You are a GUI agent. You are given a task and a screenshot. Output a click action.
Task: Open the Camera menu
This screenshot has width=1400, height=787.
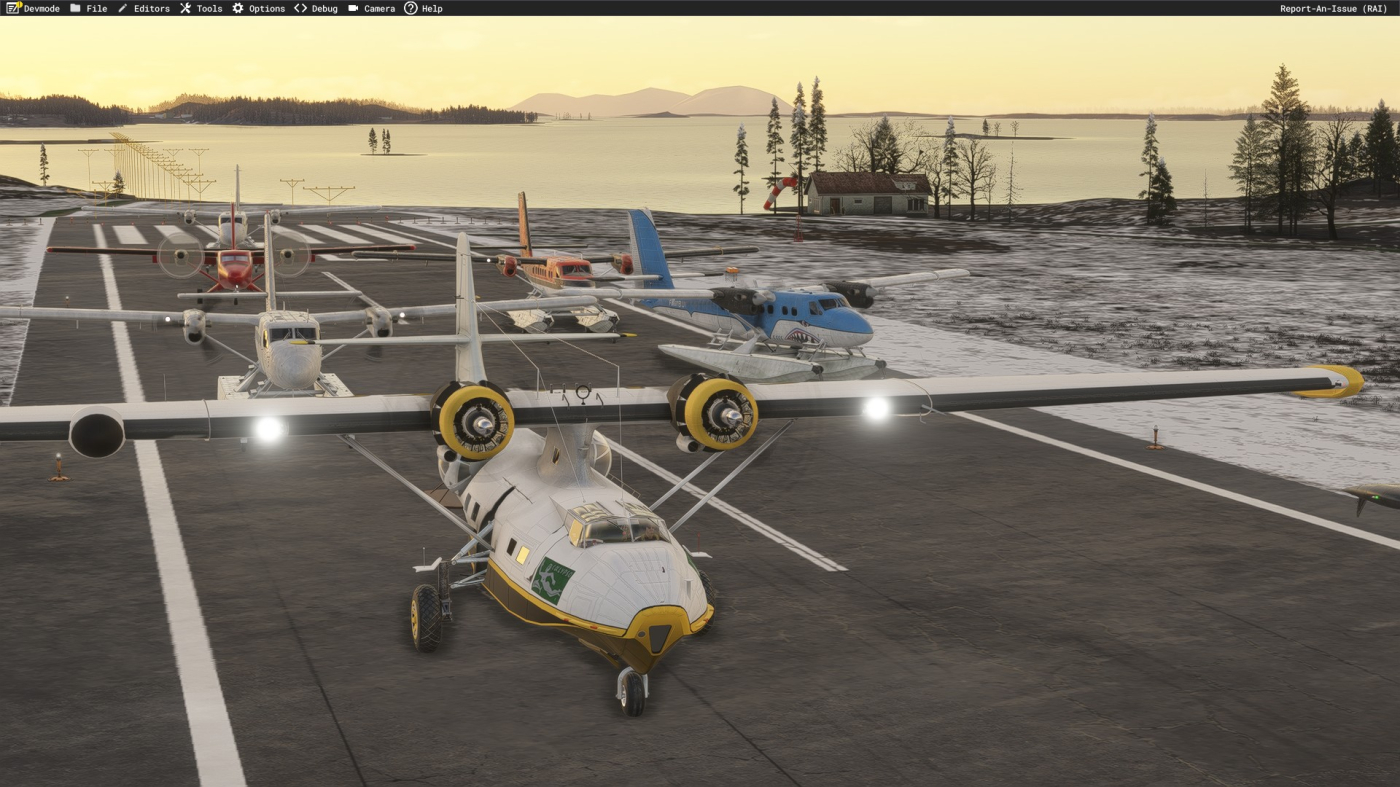[371, 8]
